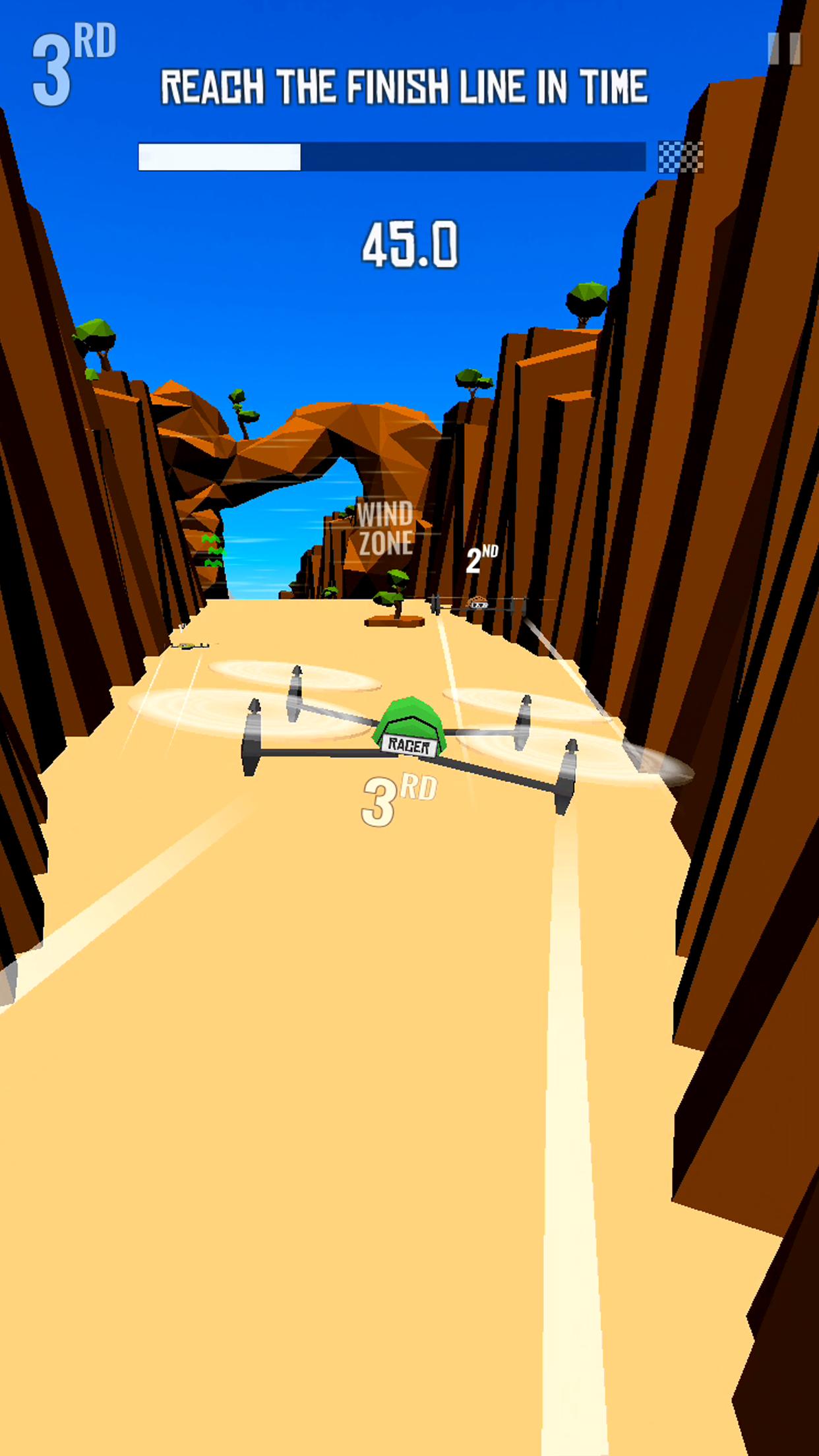Pause the race with the pause button
819x1456 pixels.
(784, 49)
